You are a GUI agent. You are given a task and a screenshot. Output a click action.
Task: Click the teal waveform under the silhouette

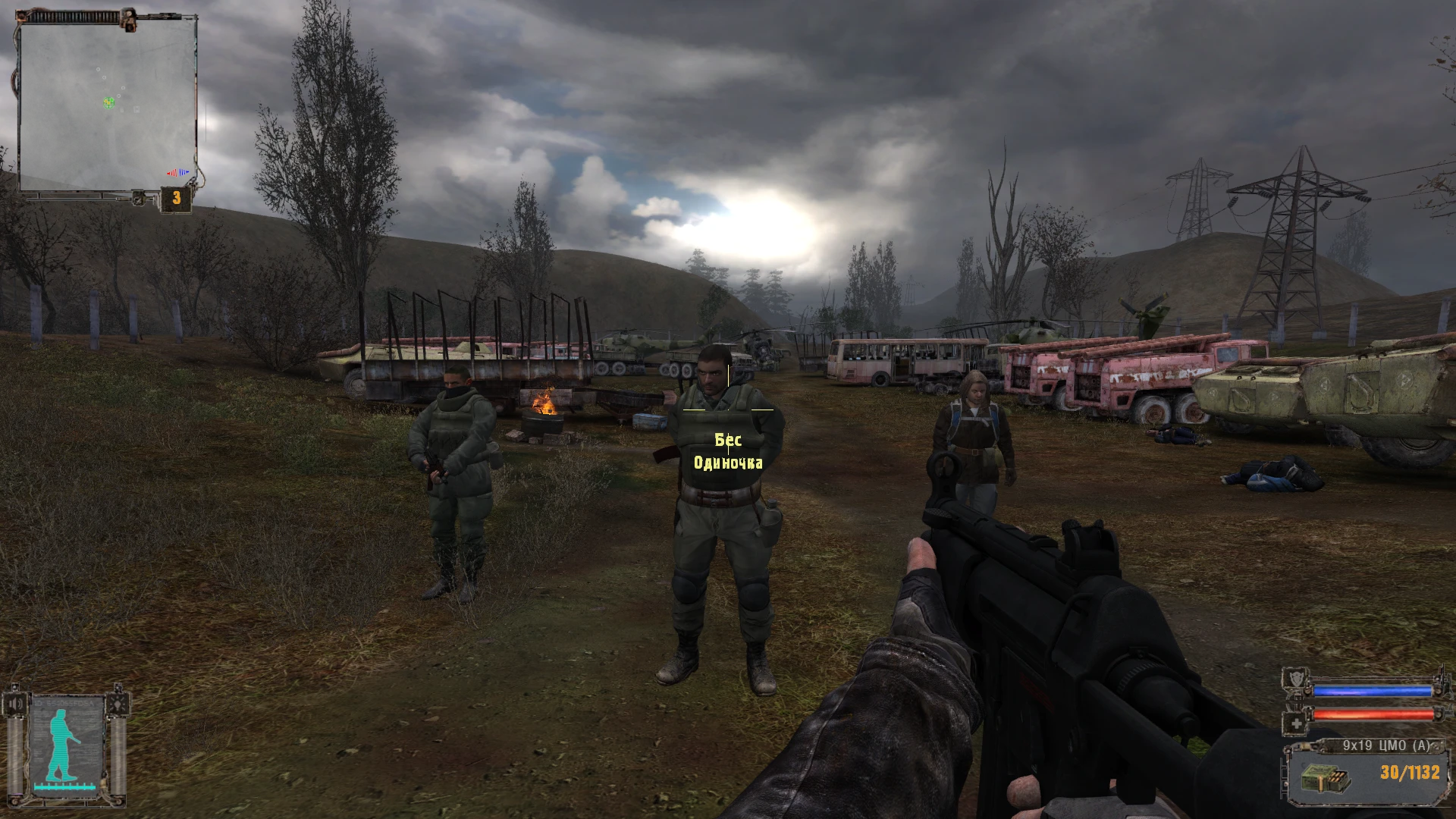tap(64, 786)
